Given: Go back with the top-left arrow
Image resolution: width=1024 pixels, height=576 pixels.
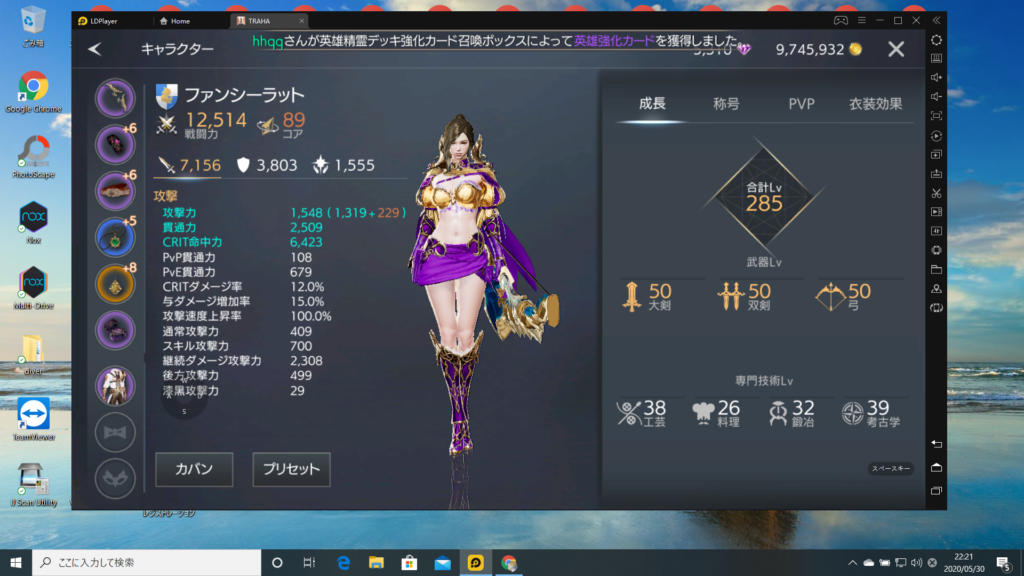Looking at the screenshot, I should (95, 48).
